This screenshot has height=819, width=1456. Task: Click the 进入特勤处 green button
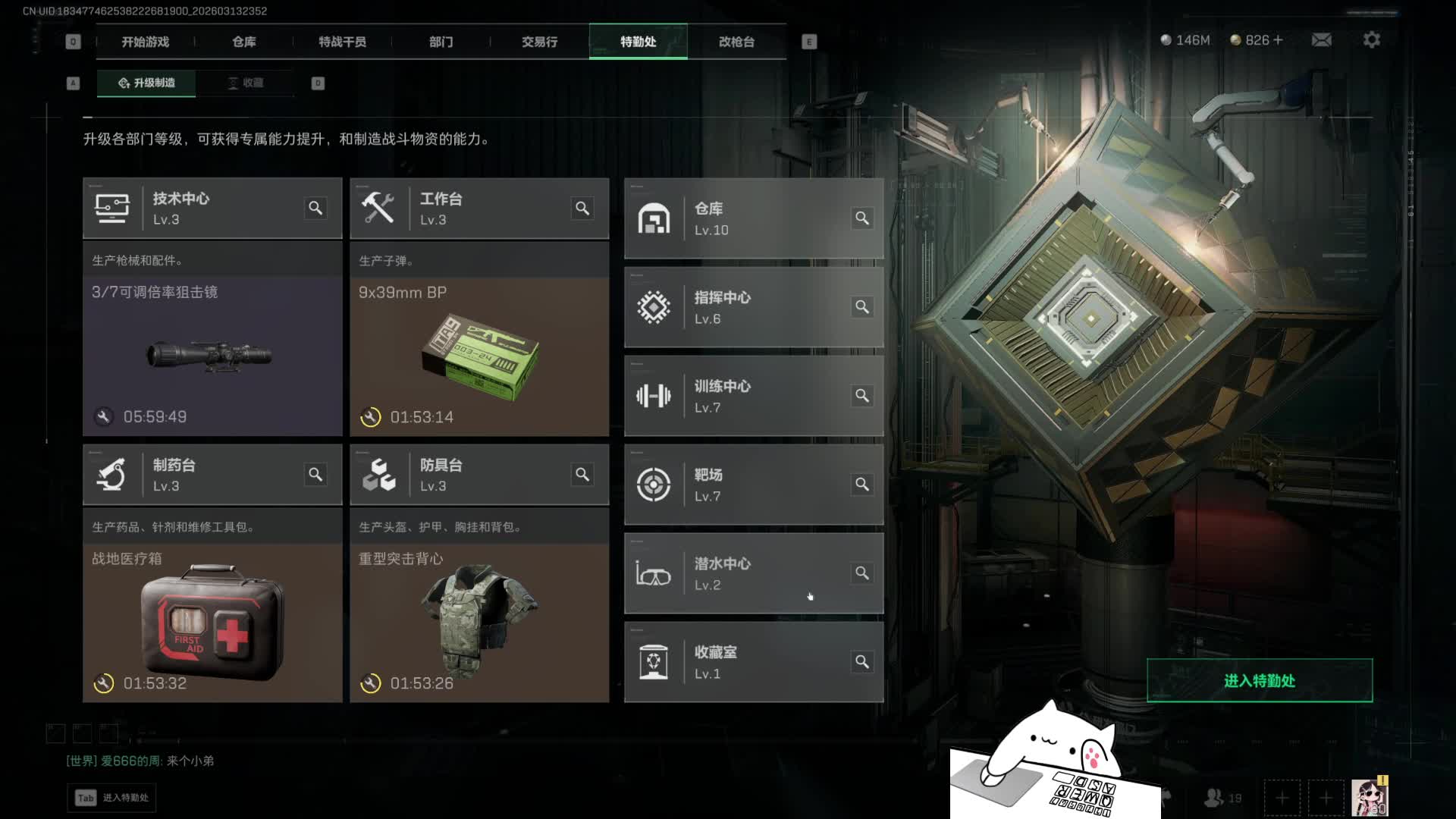[1259, 680]
